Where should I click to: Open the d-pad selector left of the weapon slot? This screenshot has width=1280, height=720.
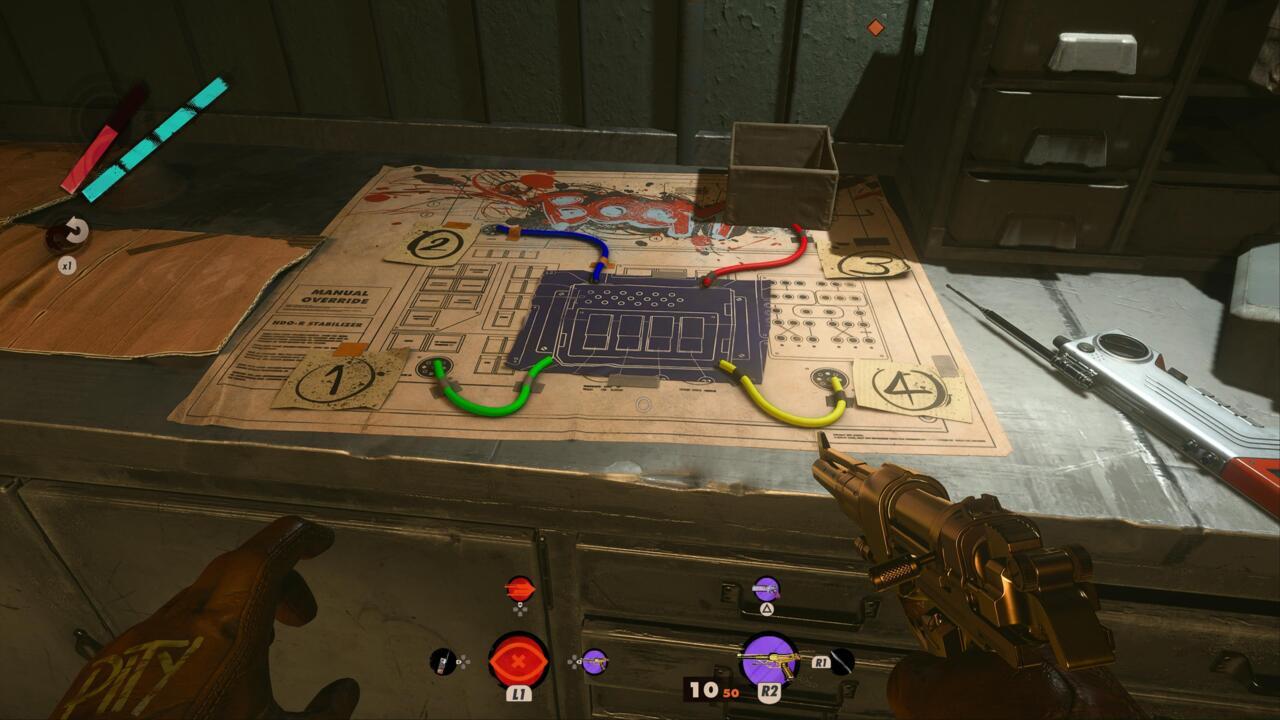point(573,661)
